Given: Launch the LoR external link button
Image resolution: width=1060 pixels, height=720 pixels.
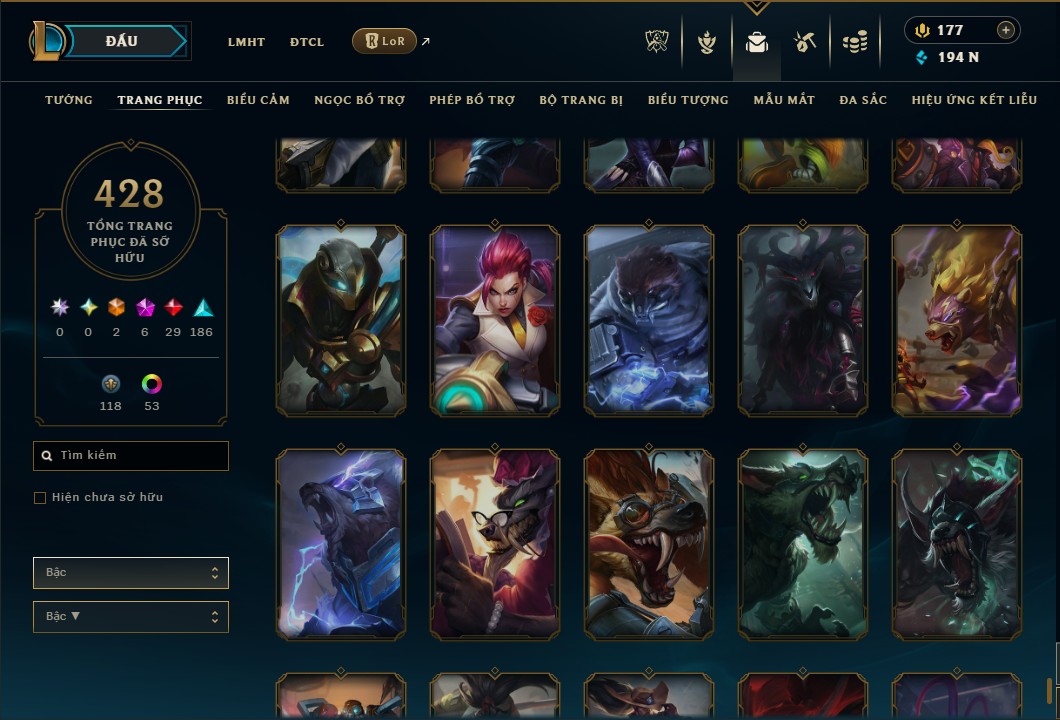Looking at the screenshot, I should tap(385, 41).
